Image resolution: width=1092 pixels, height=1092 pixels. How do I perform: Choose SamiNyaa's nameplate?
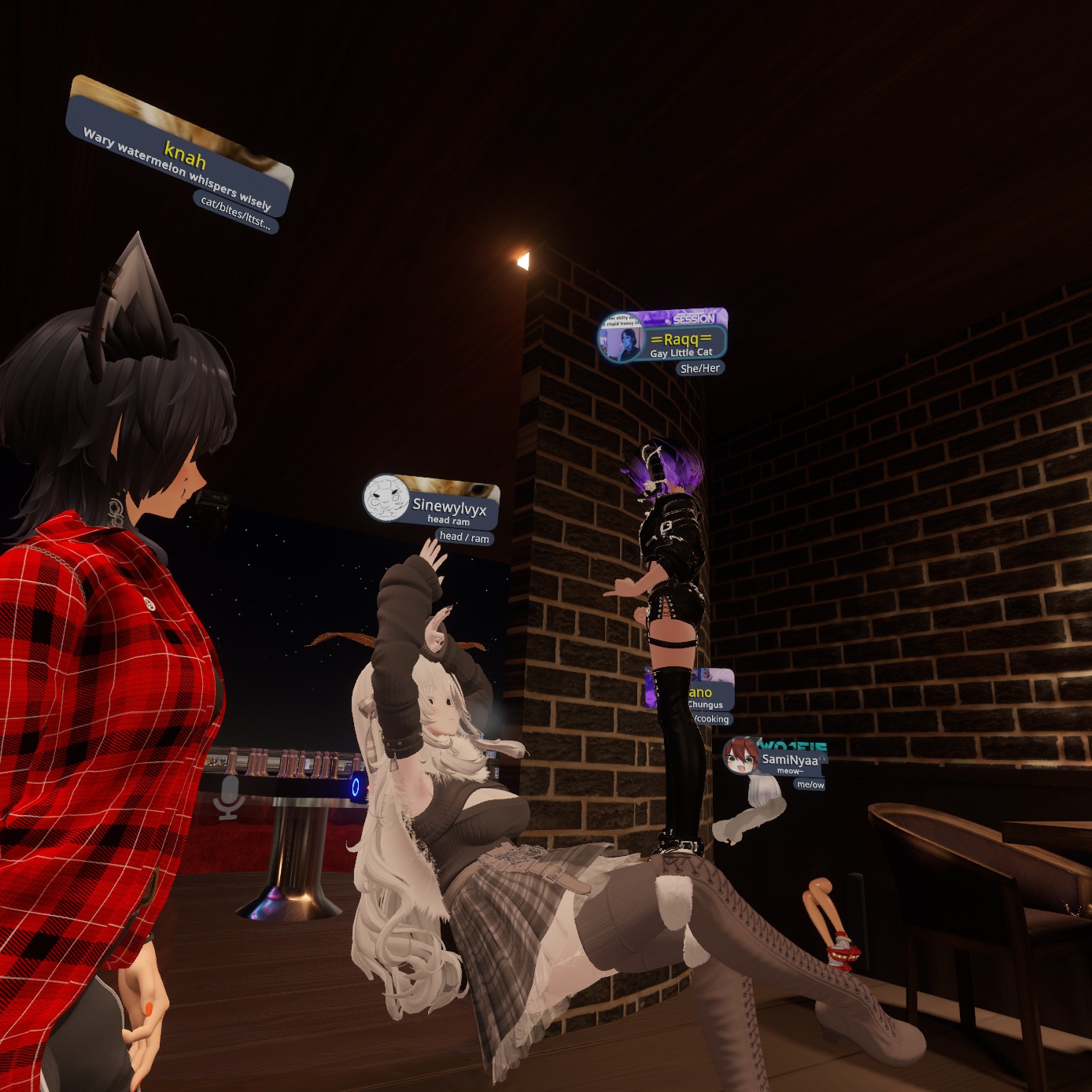[789, 760]
